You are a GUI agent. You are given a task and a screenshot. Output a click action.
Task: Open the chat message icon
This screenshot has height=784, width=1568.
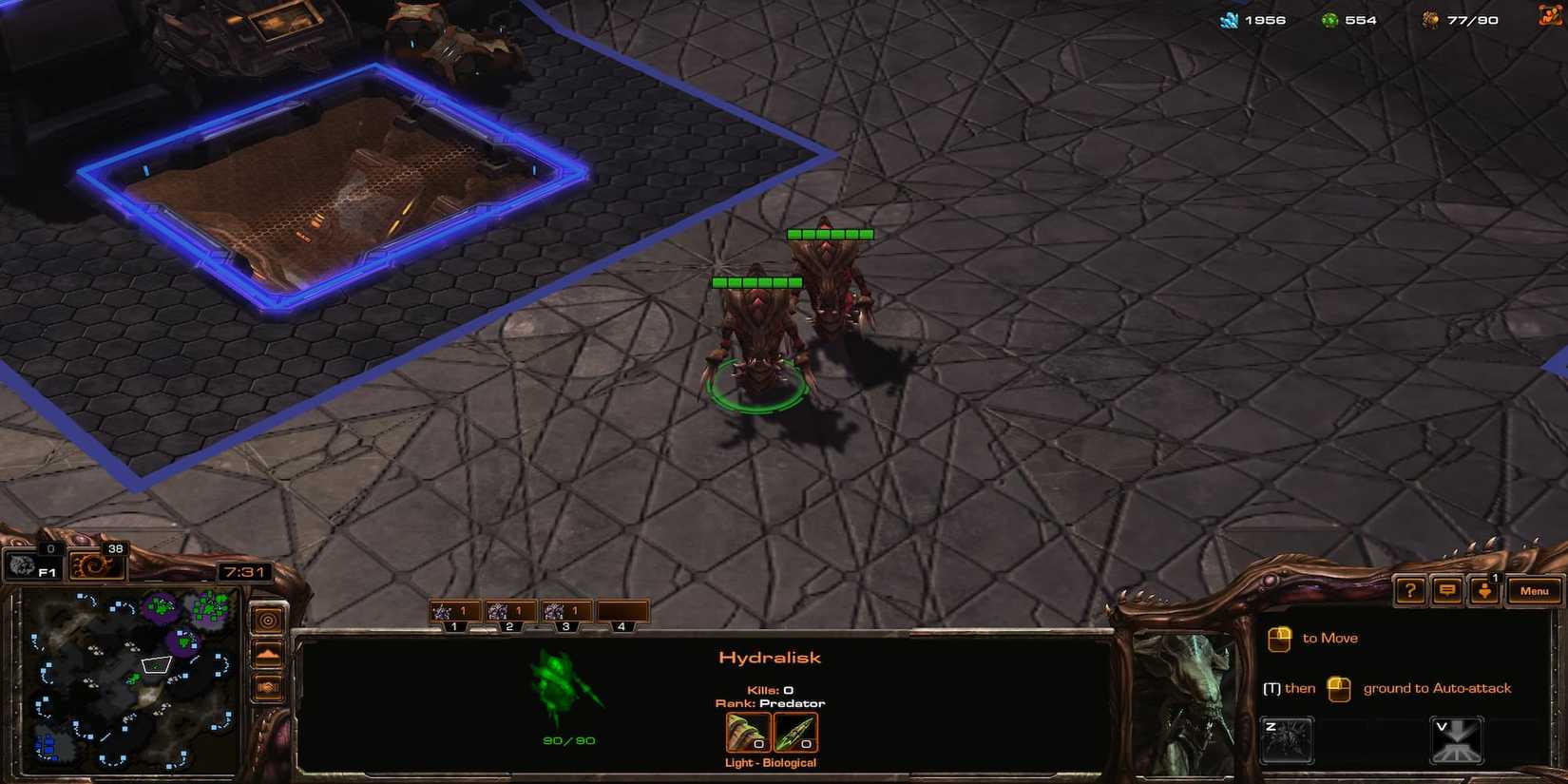point(1445,591)
